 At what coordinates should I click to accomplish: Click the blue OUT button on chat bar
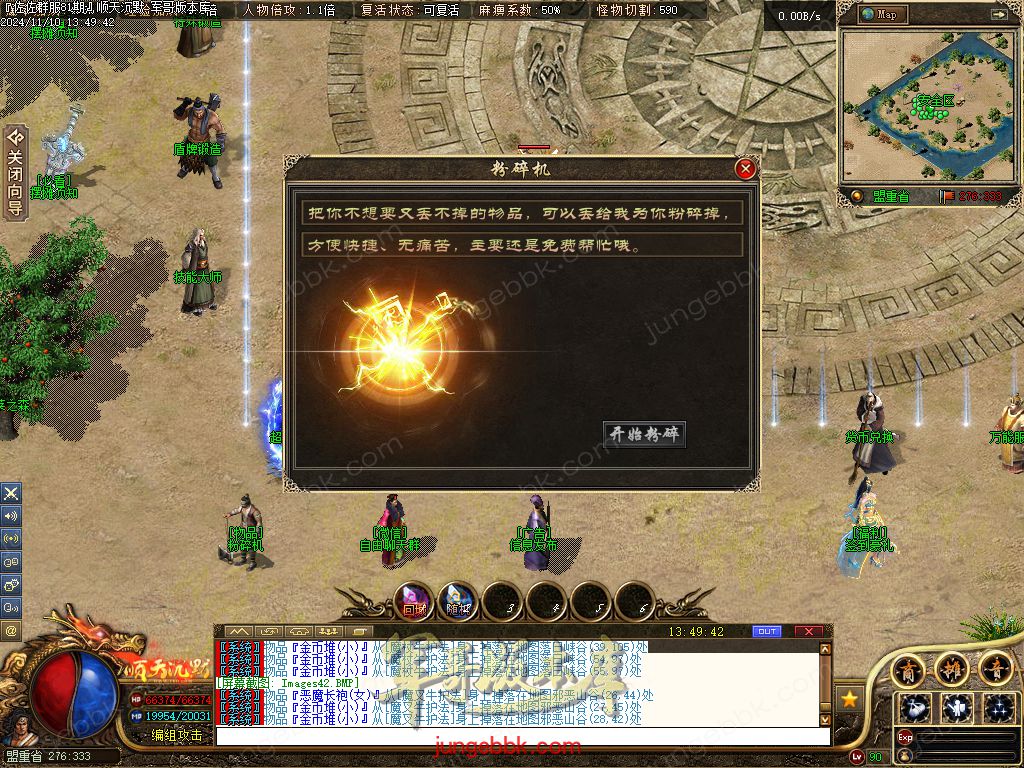766,632
